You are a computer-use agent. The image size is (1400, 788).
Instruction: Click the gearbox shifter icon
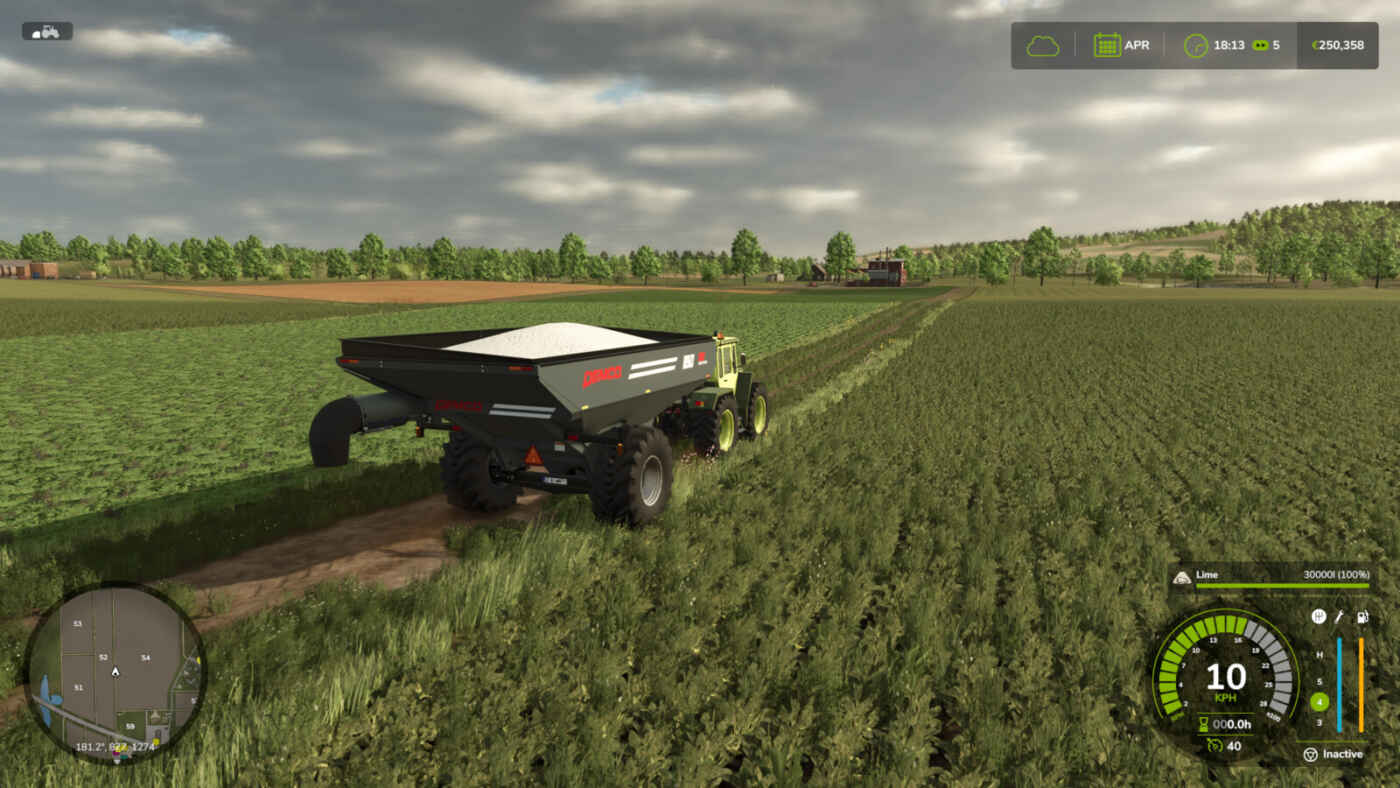pos(1318,617)
